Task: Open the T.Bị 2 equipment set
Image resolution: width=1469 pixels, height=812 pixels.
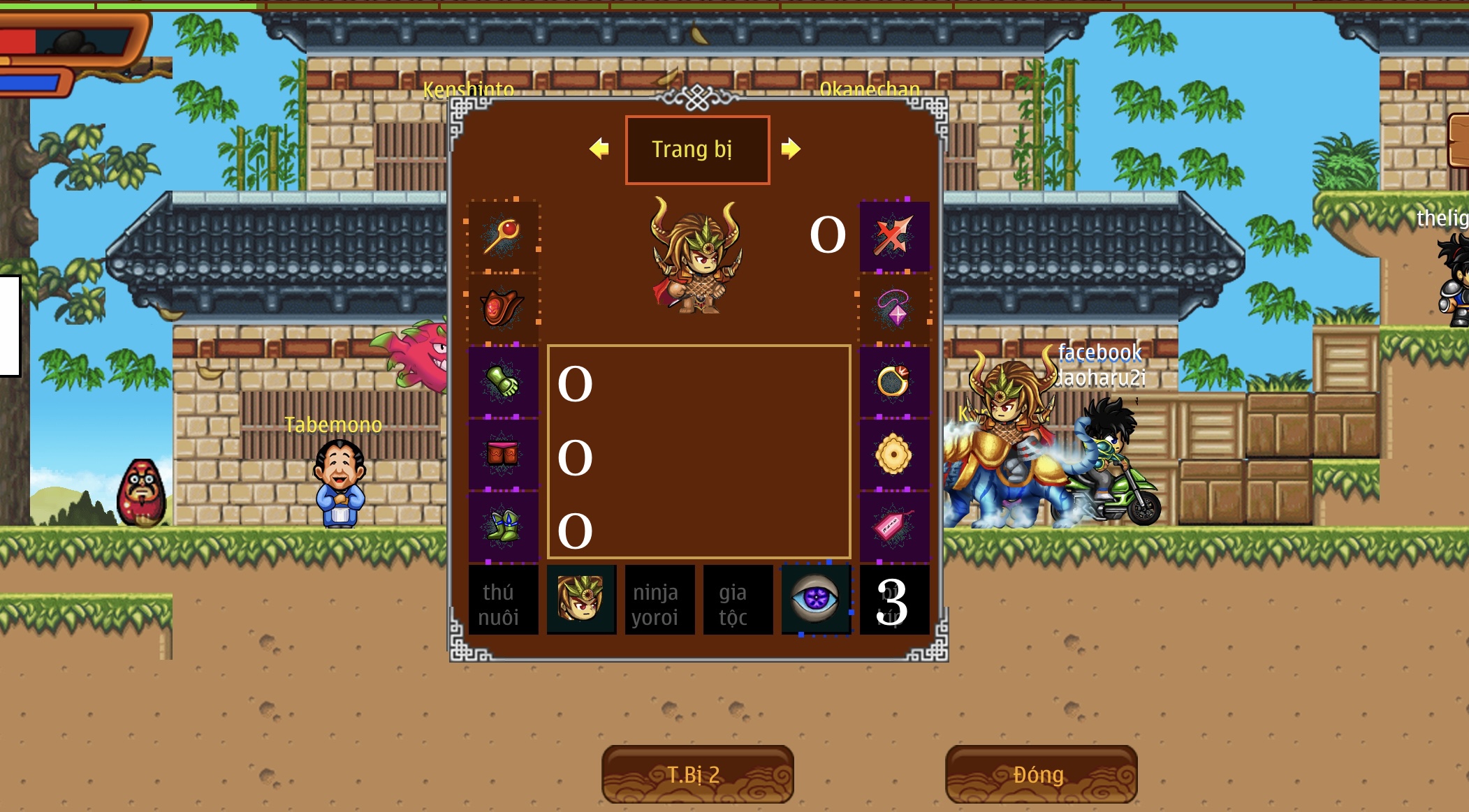Action: coord(696,774)
